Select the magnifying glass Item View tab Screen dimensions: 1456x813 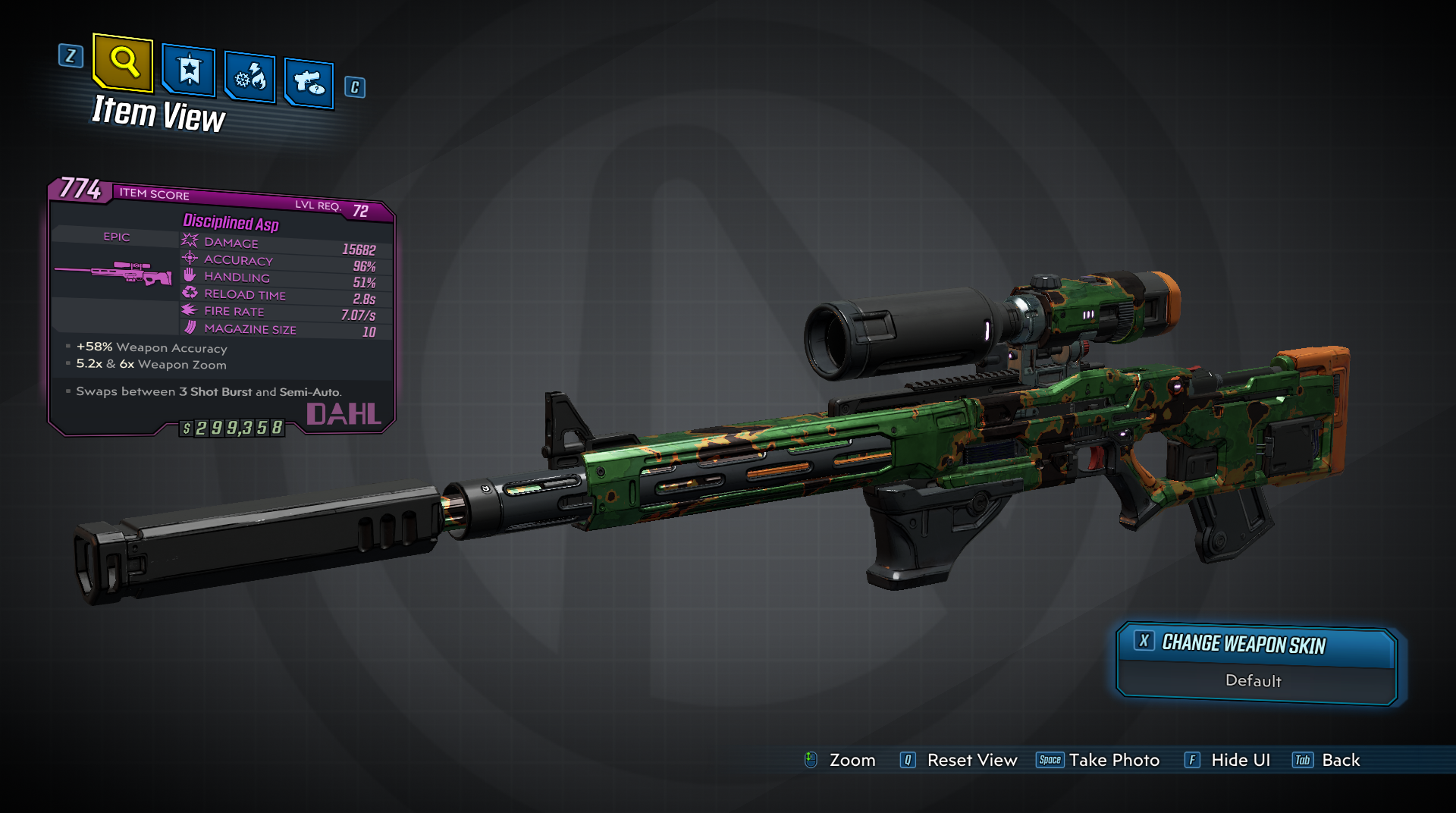click(124, 61)
